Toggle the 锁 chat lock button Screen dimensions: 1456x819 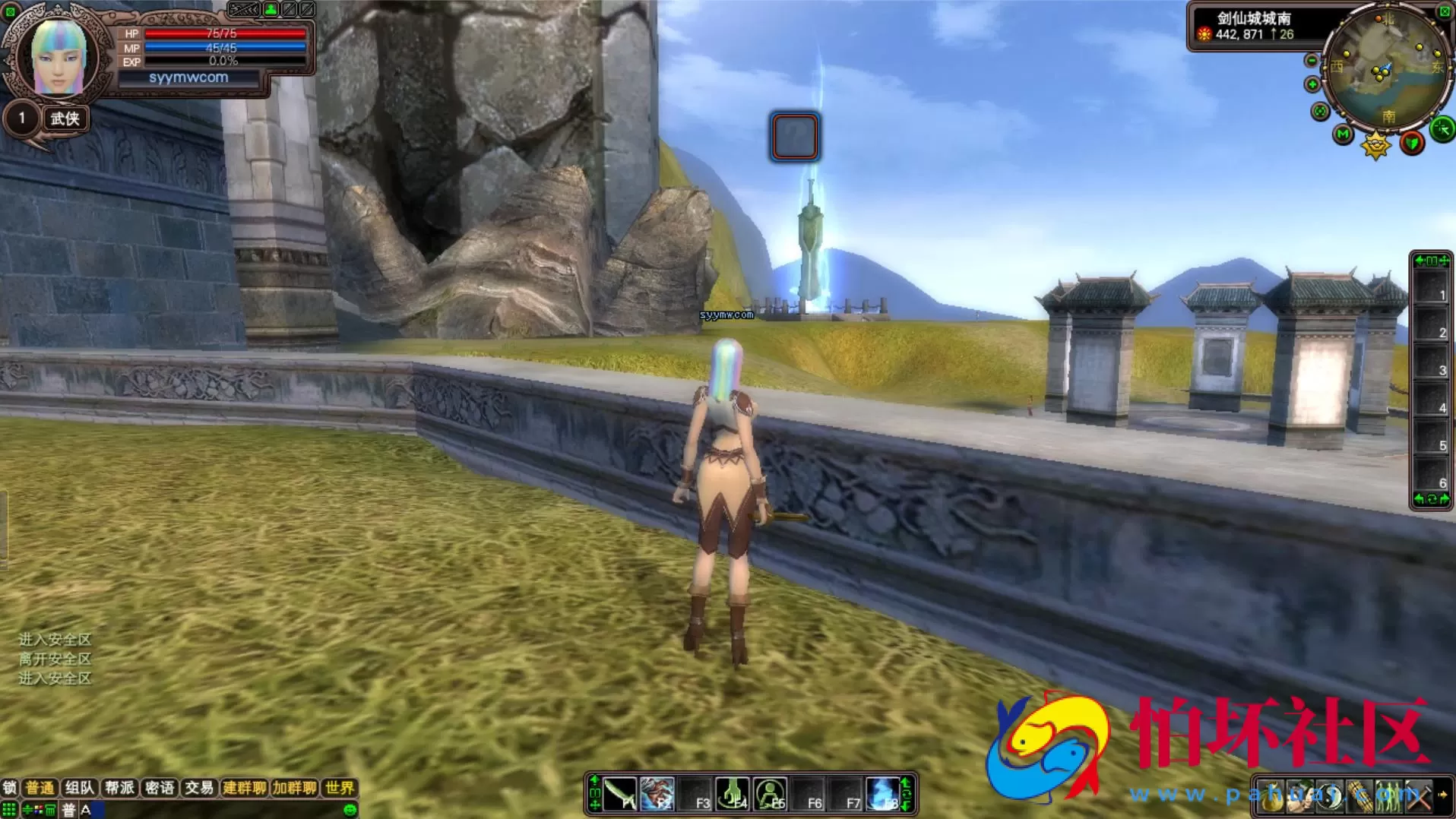coord(9,788)
